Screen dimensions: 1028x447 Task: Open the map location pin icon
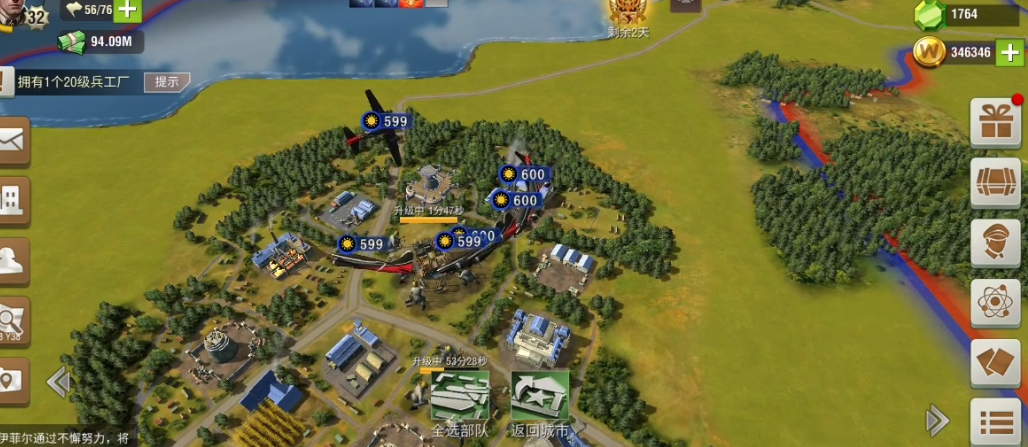(x=12, y=380)
